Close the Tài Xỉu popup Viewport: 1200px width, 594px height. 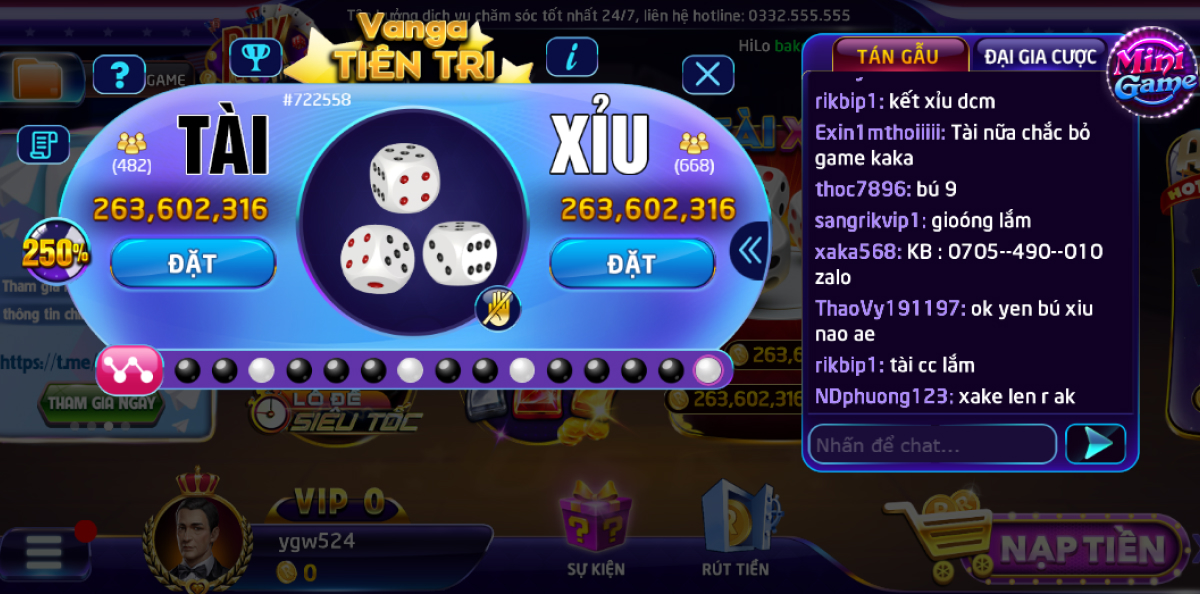(708, 74)
